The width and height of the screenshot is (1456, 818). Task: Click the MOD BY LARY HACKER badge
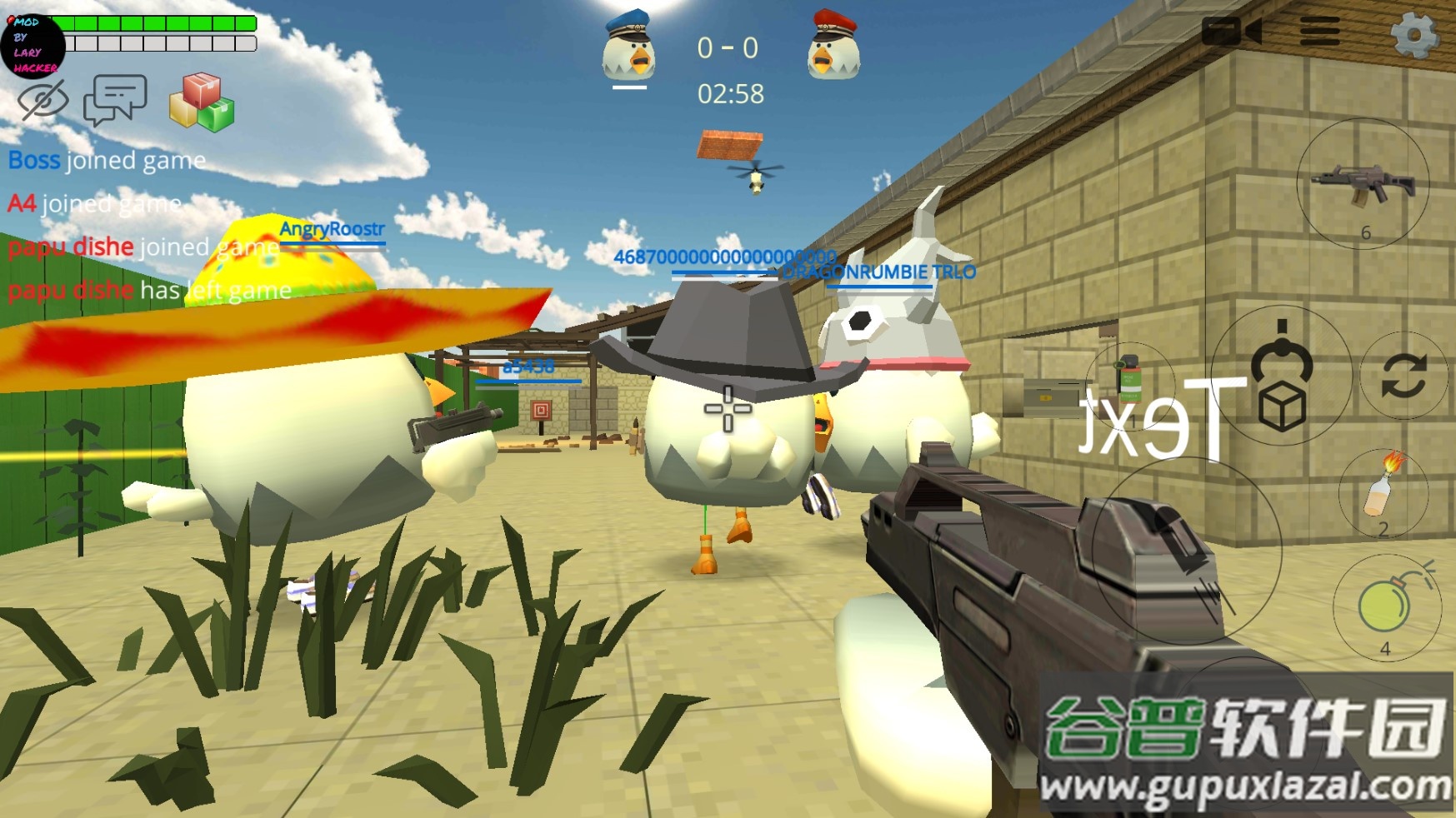(33, 46)
